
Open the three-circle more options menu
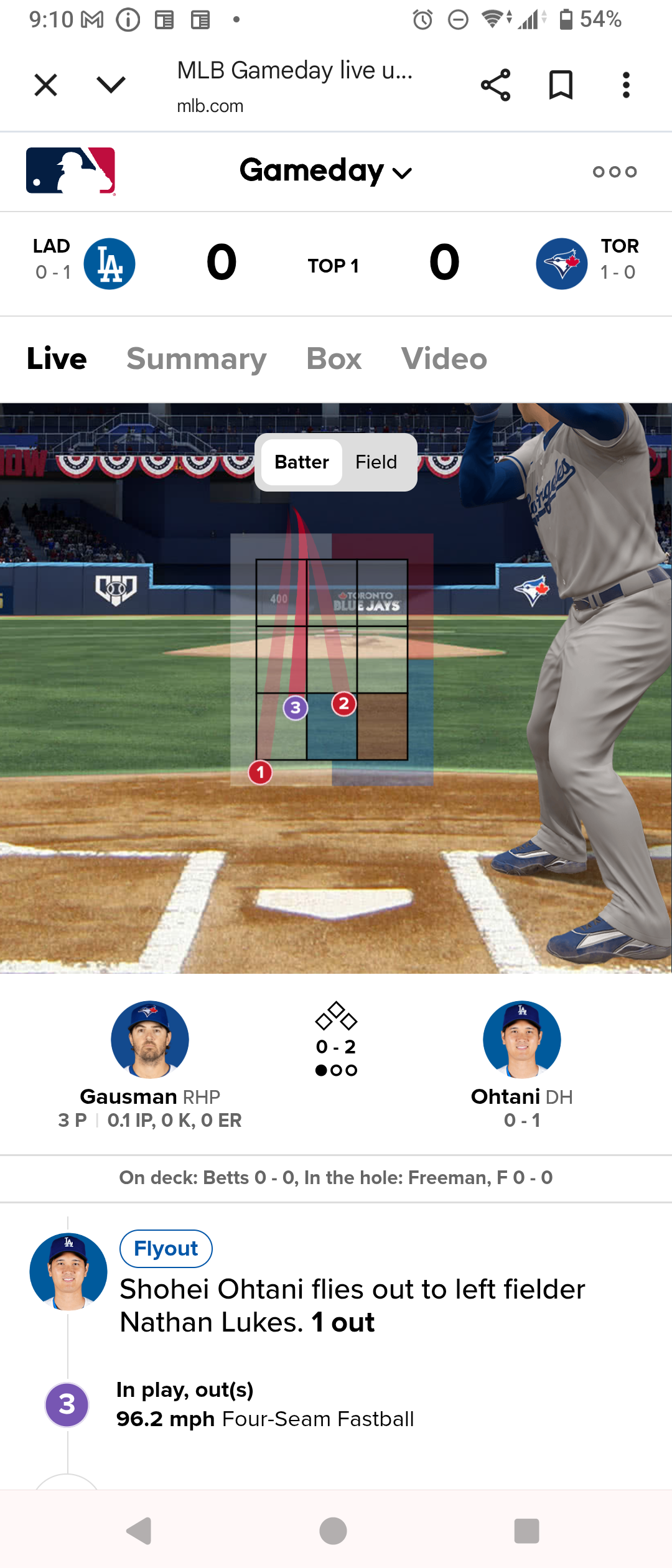click(614, 172)
